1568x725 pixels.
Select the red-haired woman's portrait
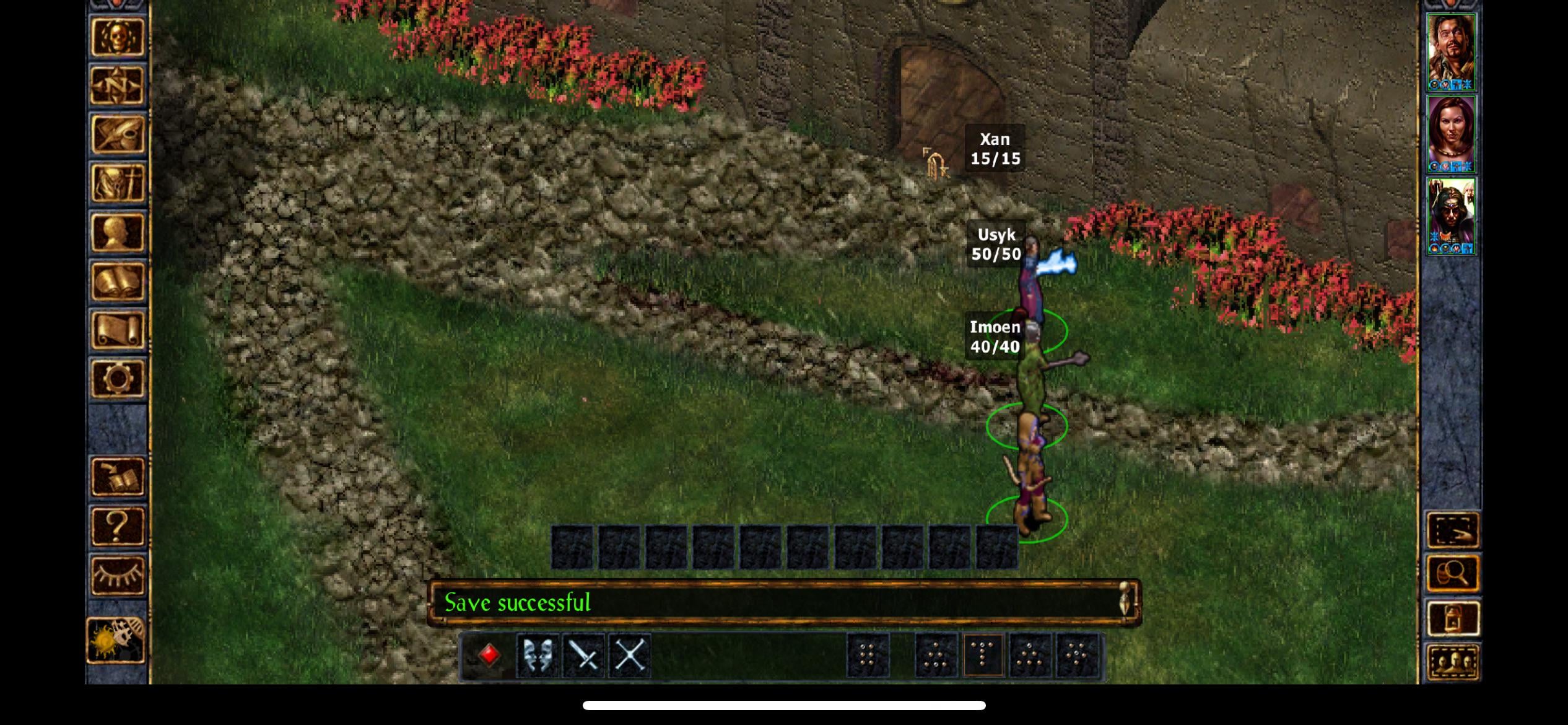(x=1451, y=134)
